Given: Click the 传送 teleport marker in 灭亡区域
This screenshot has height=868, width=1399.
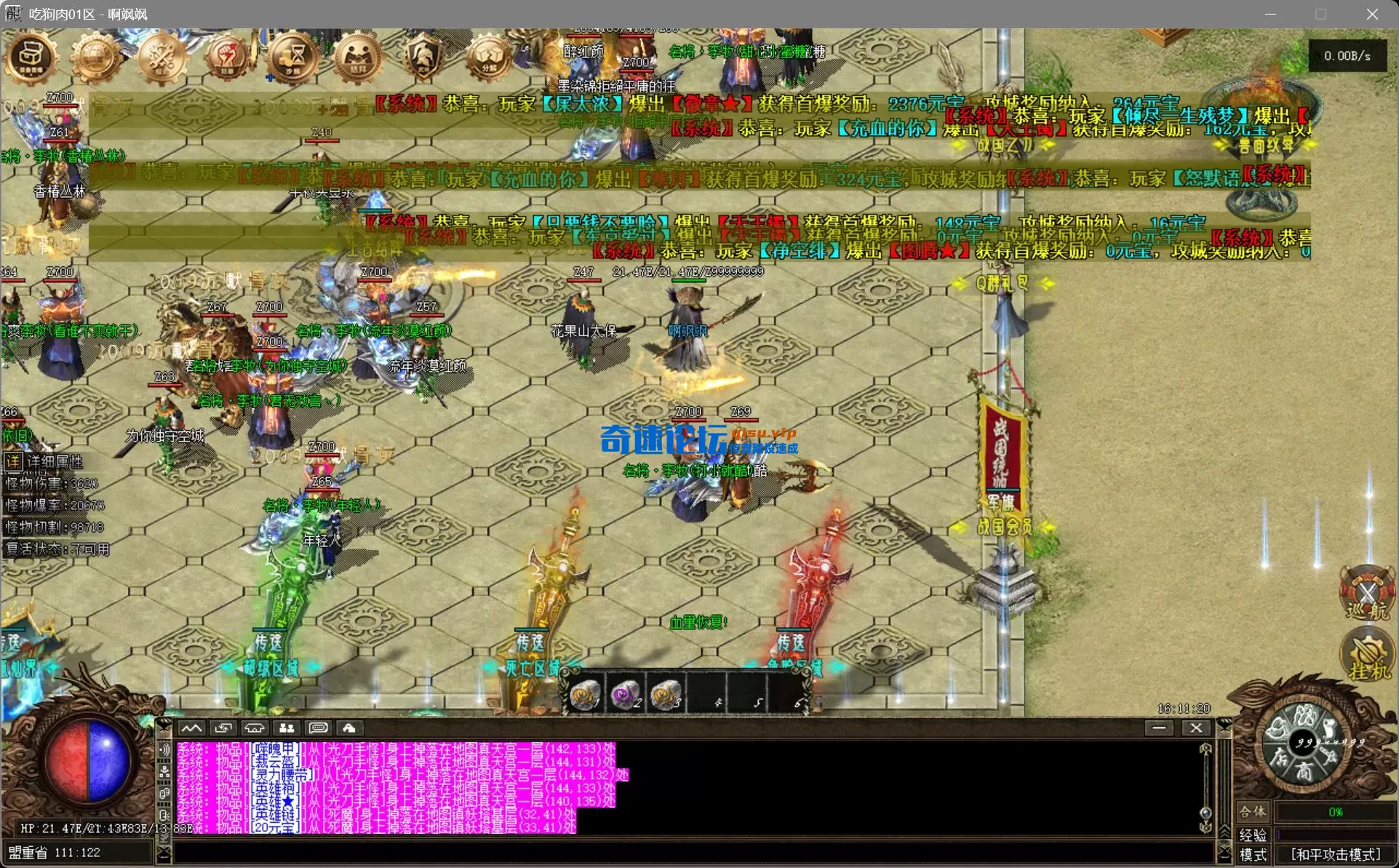Looking at the screenshot, I should pos(530,643).
